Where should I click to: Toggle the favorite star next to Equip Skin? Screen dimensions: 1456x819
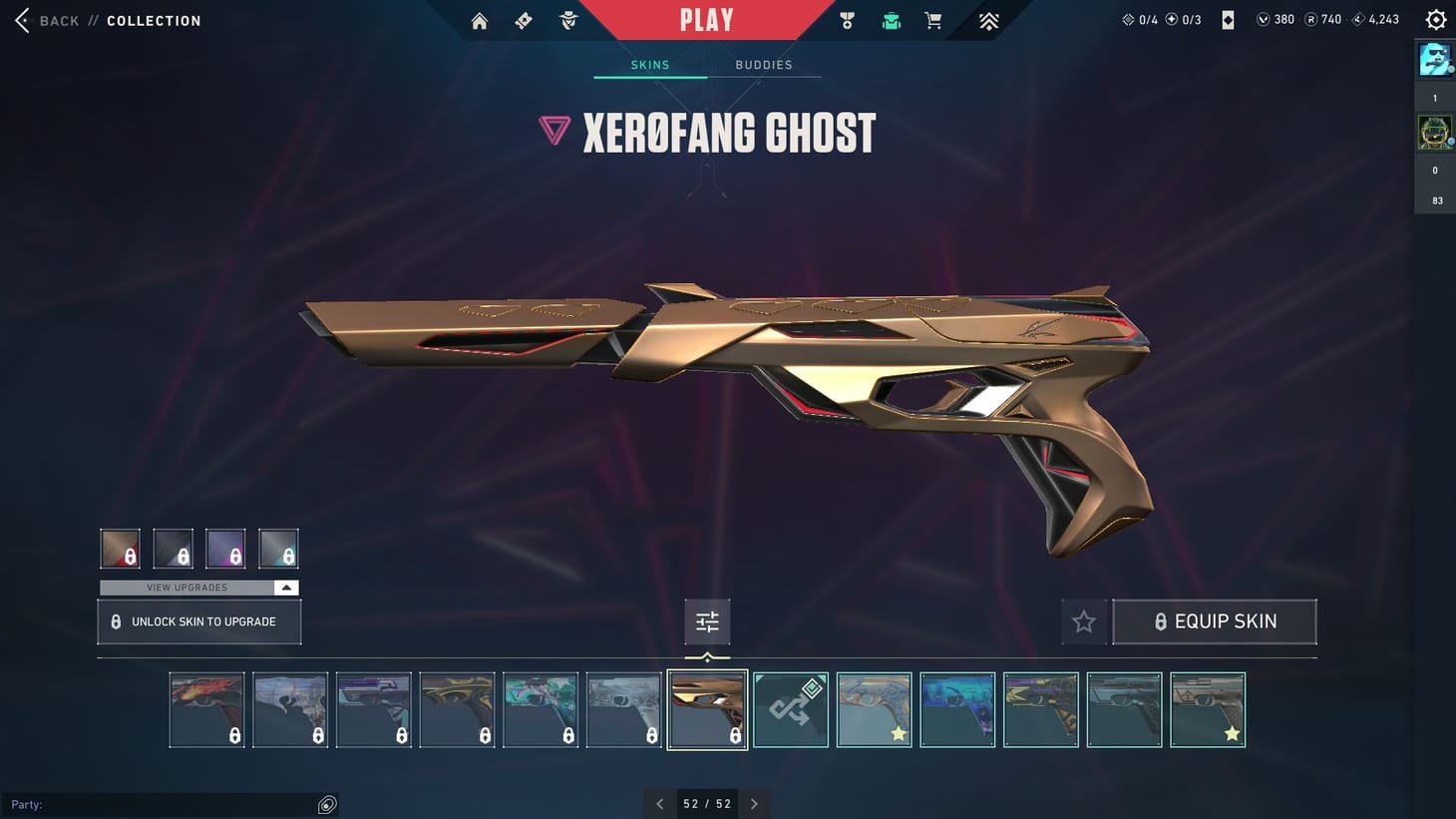point(1083,620)
